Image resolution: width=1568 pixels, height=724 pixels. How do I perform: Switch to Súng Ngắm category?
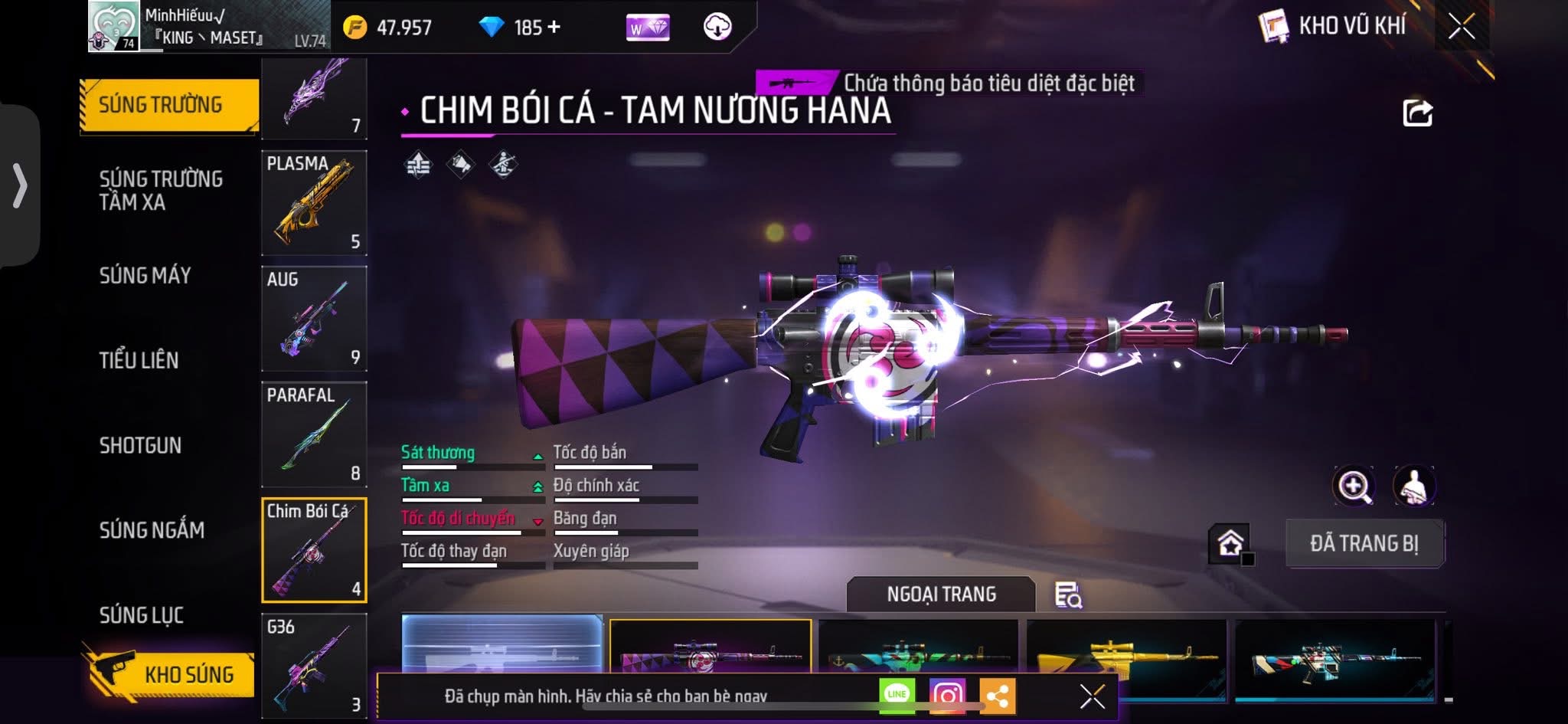pyautogui.click(x=152, y=530)
